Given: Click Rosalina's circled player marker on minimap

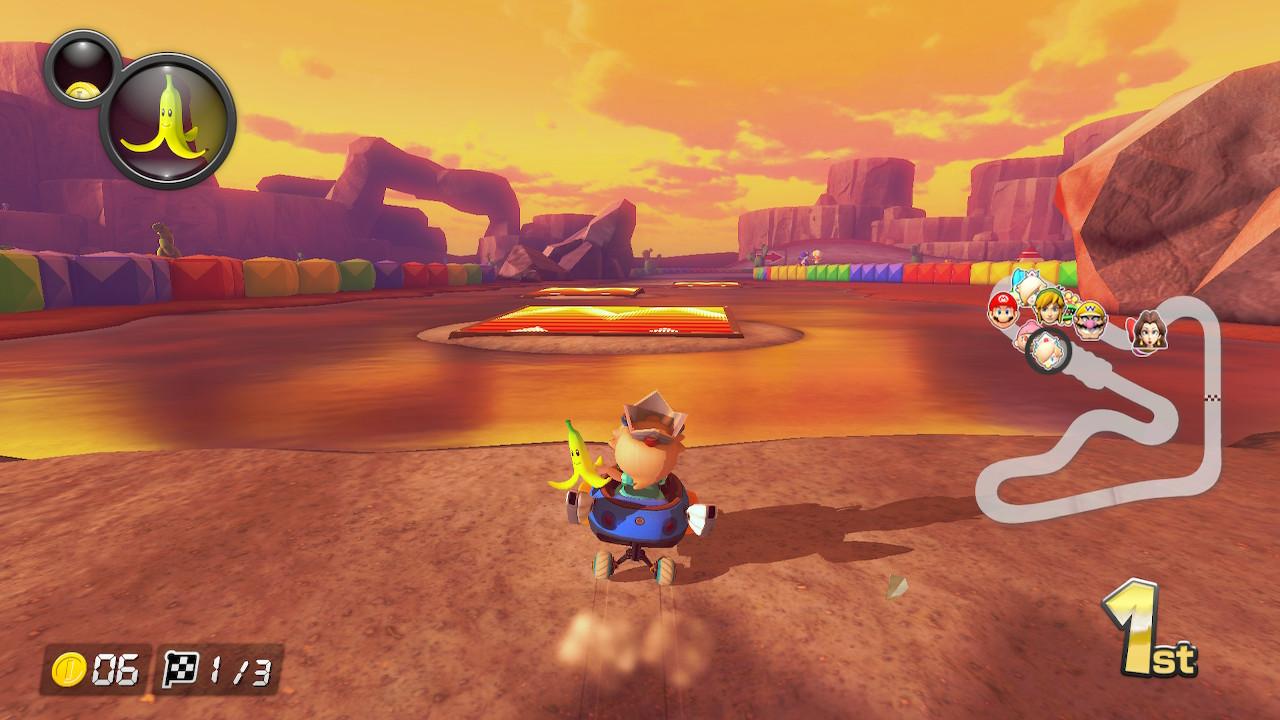Looking at the screenshot, I should [1049, 350].
